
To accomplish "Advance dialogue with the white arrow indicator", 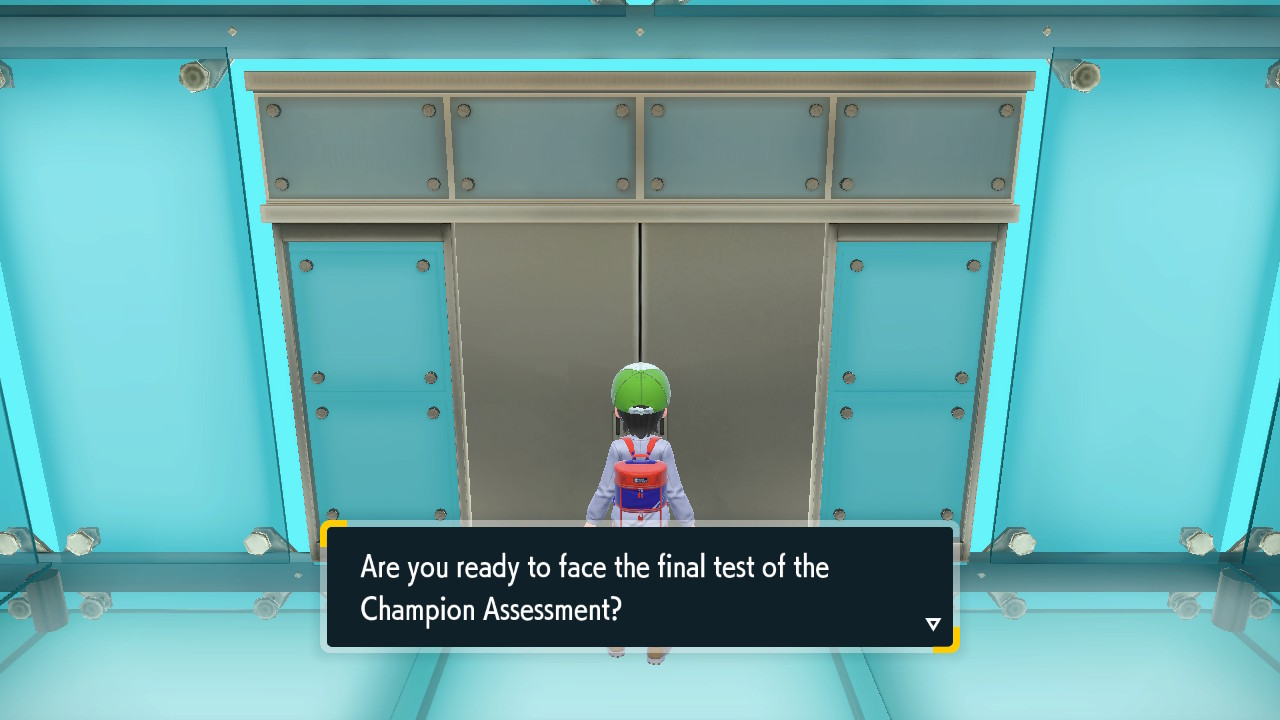I will pyautogui.click(x=933, y=624).
